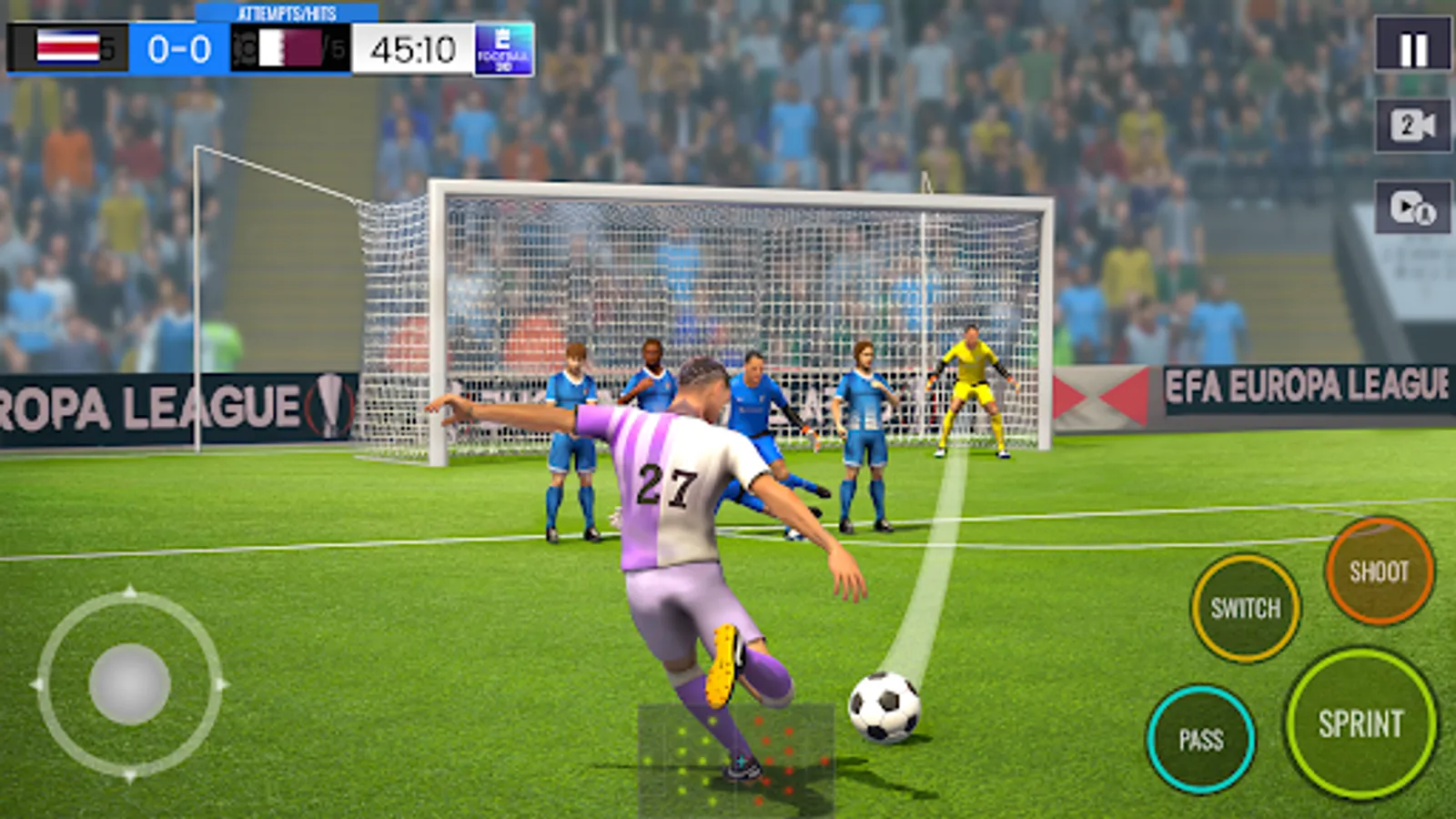Tap the PASS action icon
This screenshot has height=819, width=1456.
[x=1203, y=738]
